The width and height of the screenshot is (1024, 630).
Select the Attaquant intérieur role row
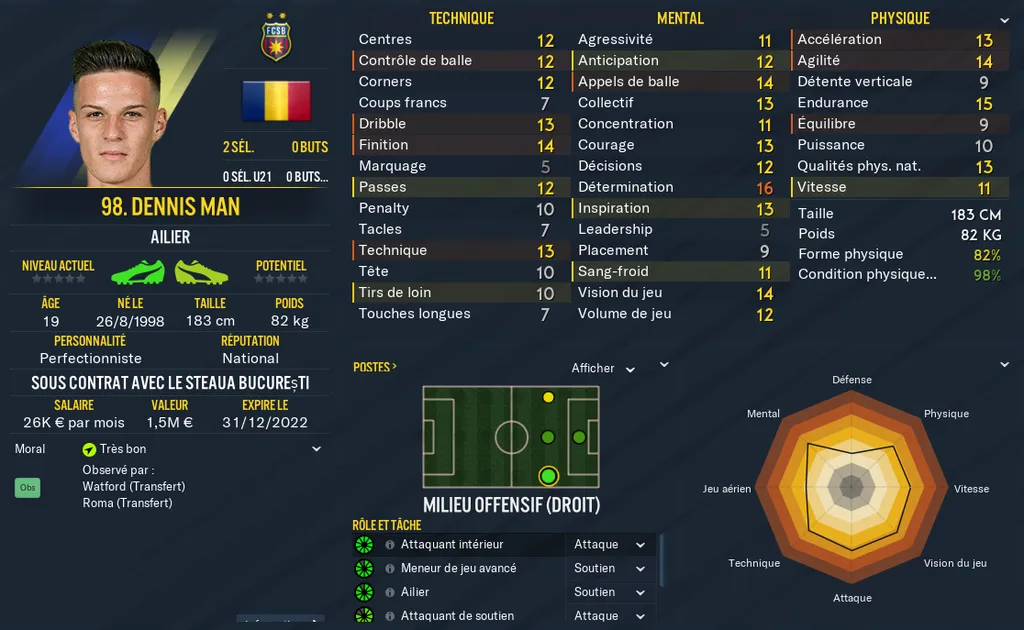tap(452, 545)
